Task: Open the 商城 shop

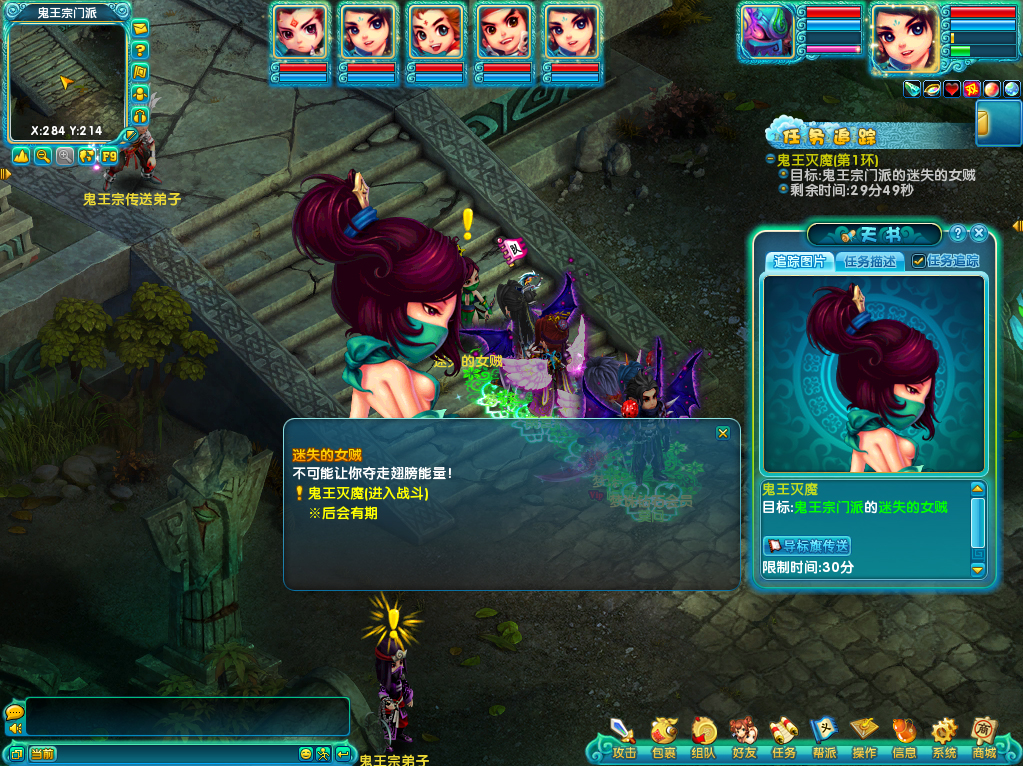Action: (984, 738)
